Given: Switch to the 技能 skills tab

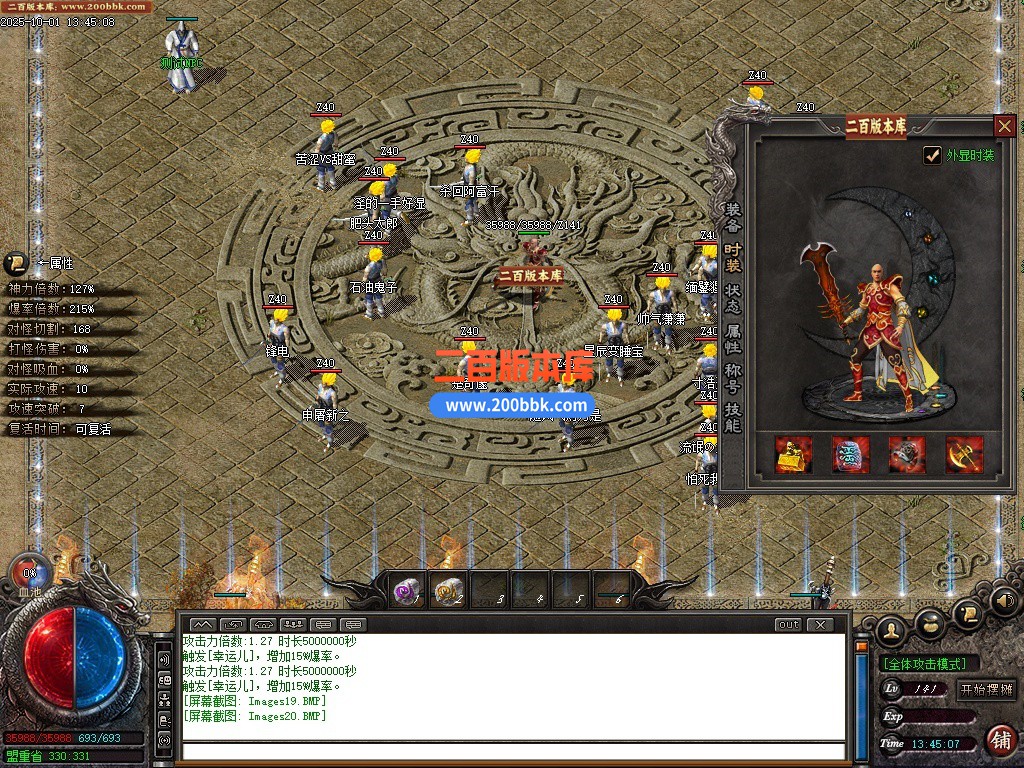Looking at the screenshot, I should click(x=733, y=418).
